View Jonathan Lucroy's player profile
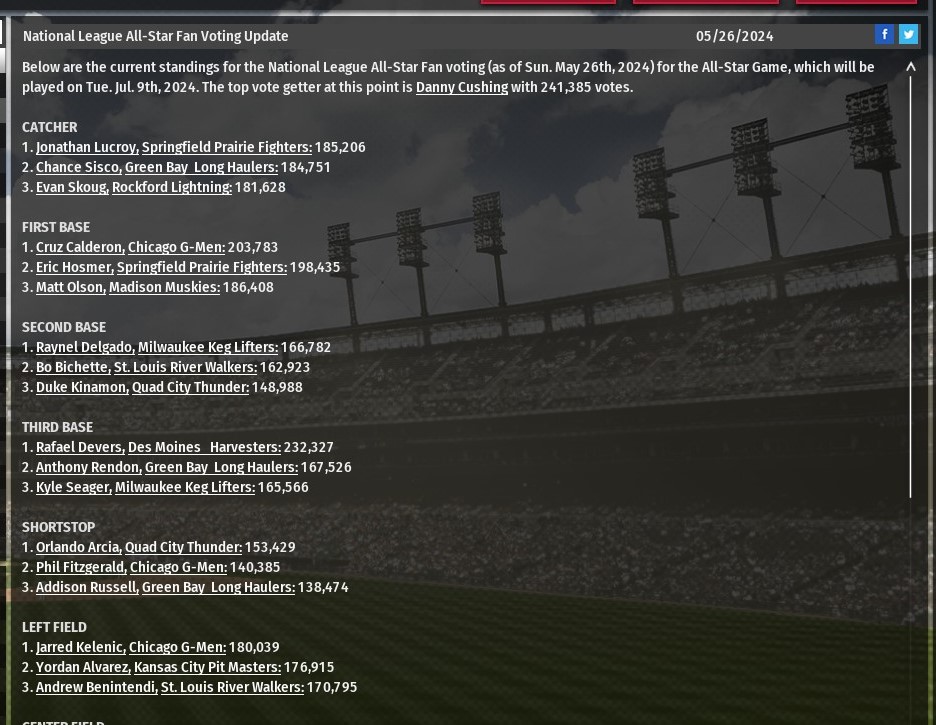 86,147
